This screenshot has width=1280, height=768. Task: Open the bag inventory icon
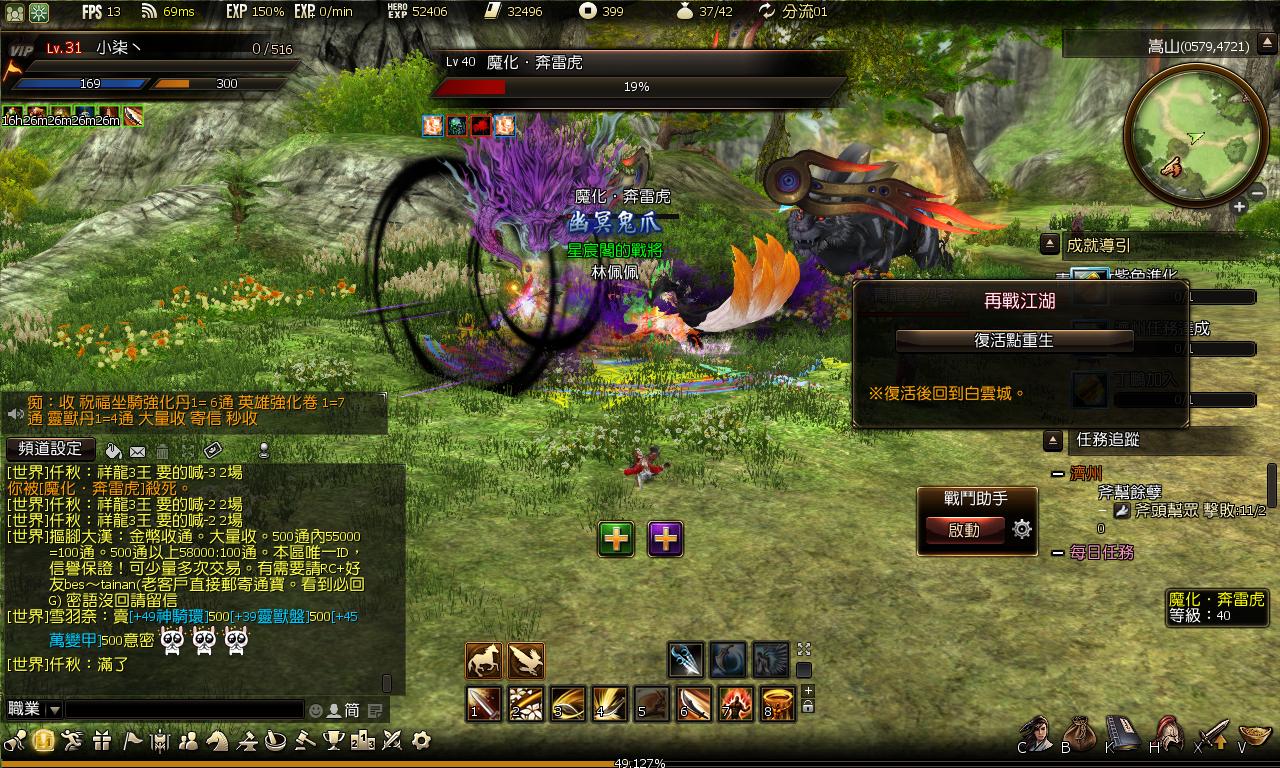pyautogui.click(x=1080, y=733)
